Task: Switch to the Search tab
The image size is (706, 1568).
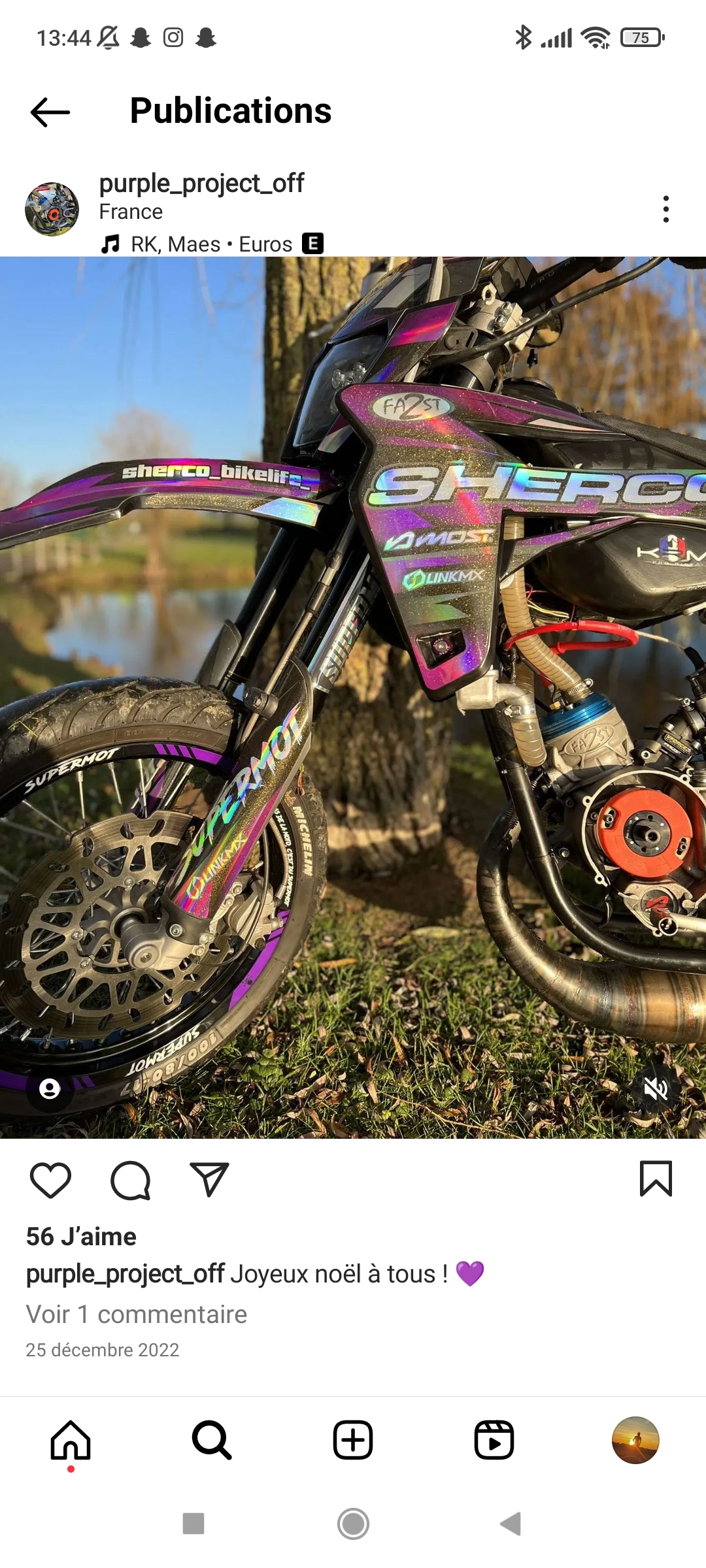Action: click(x=211, y=1440)
